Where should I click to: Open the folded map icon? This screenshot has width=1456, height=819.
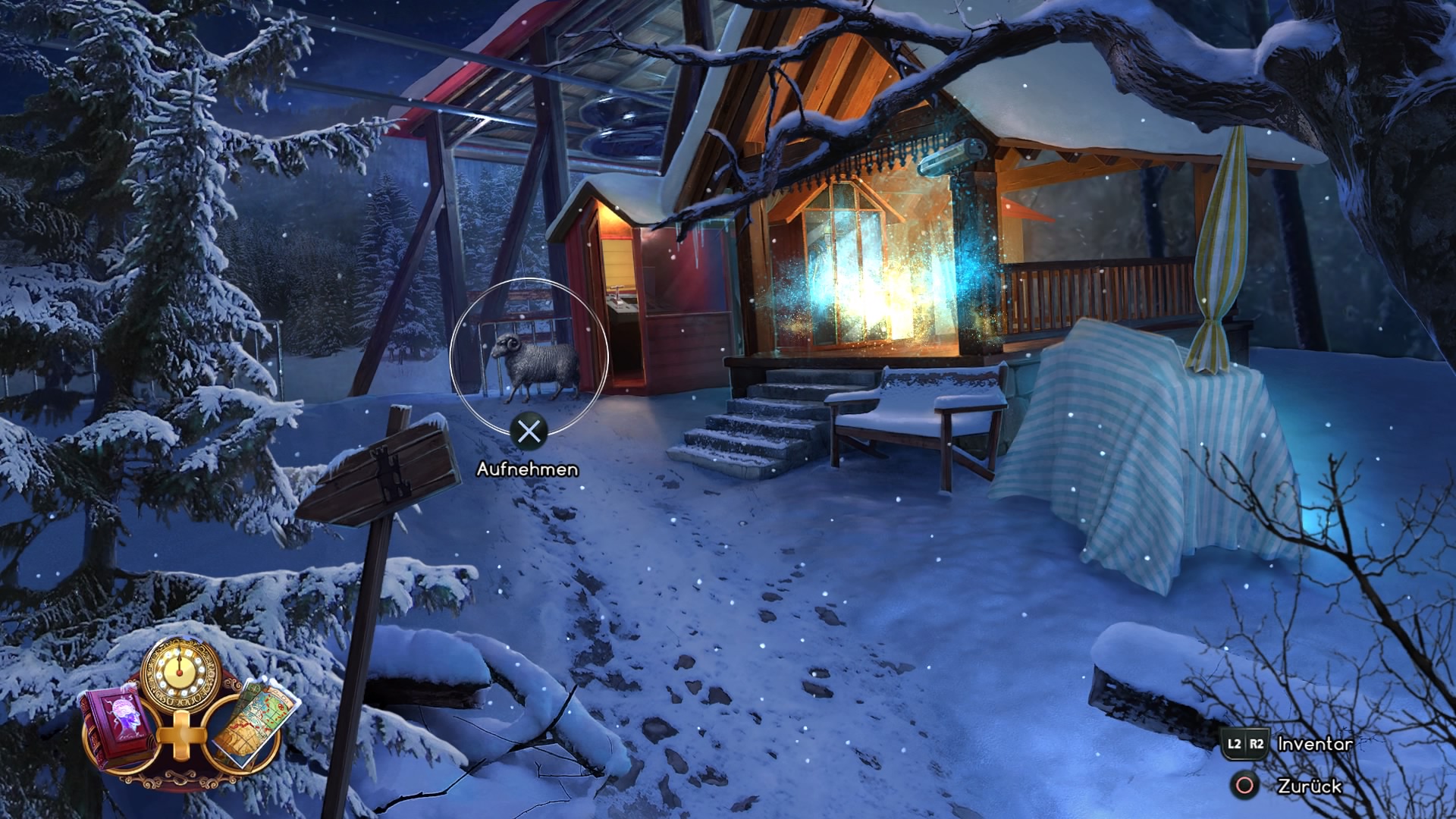[x=252, y=723]
